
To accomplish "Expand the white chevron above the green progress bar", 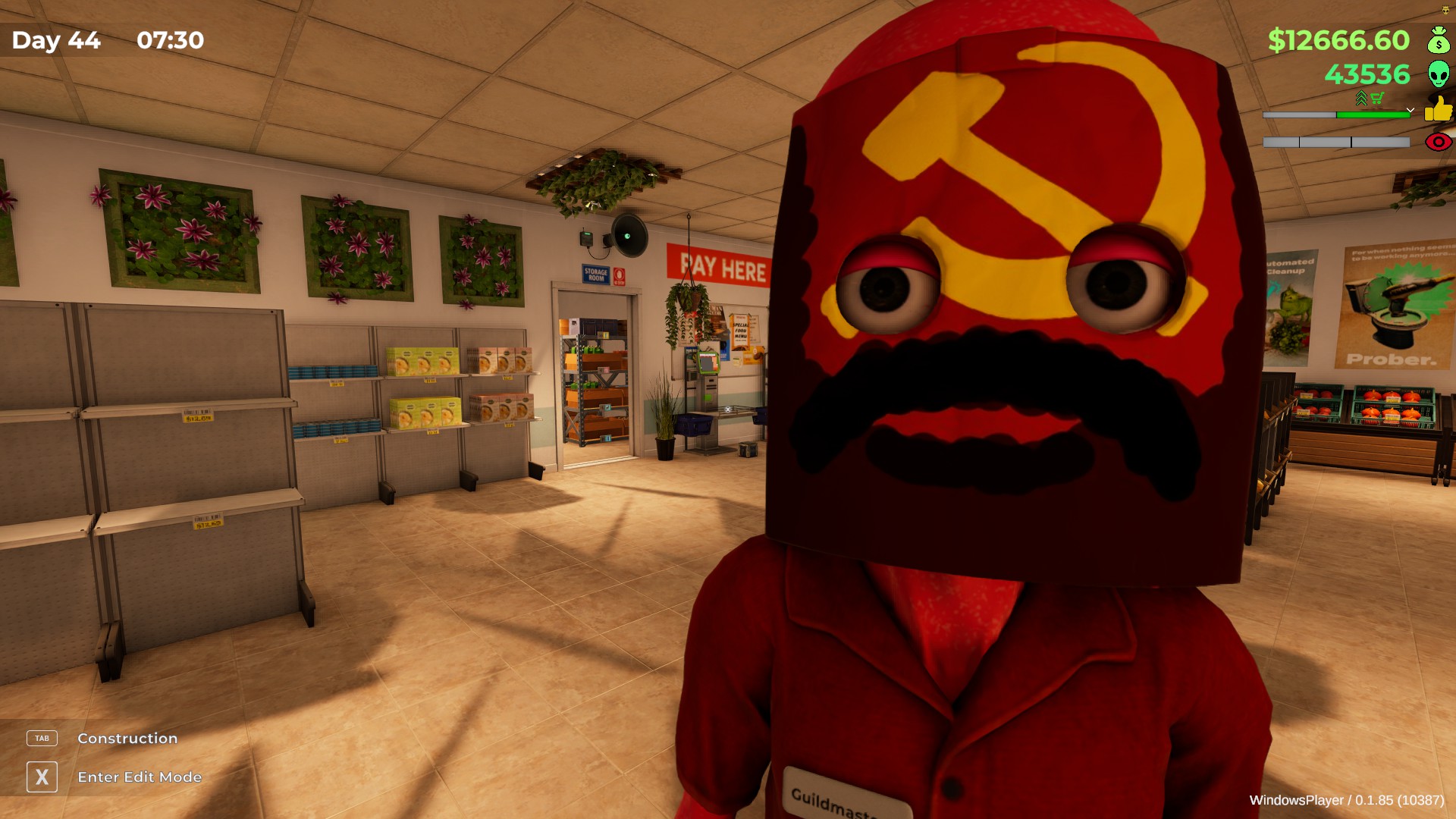I will click(x=1410, y=110).
